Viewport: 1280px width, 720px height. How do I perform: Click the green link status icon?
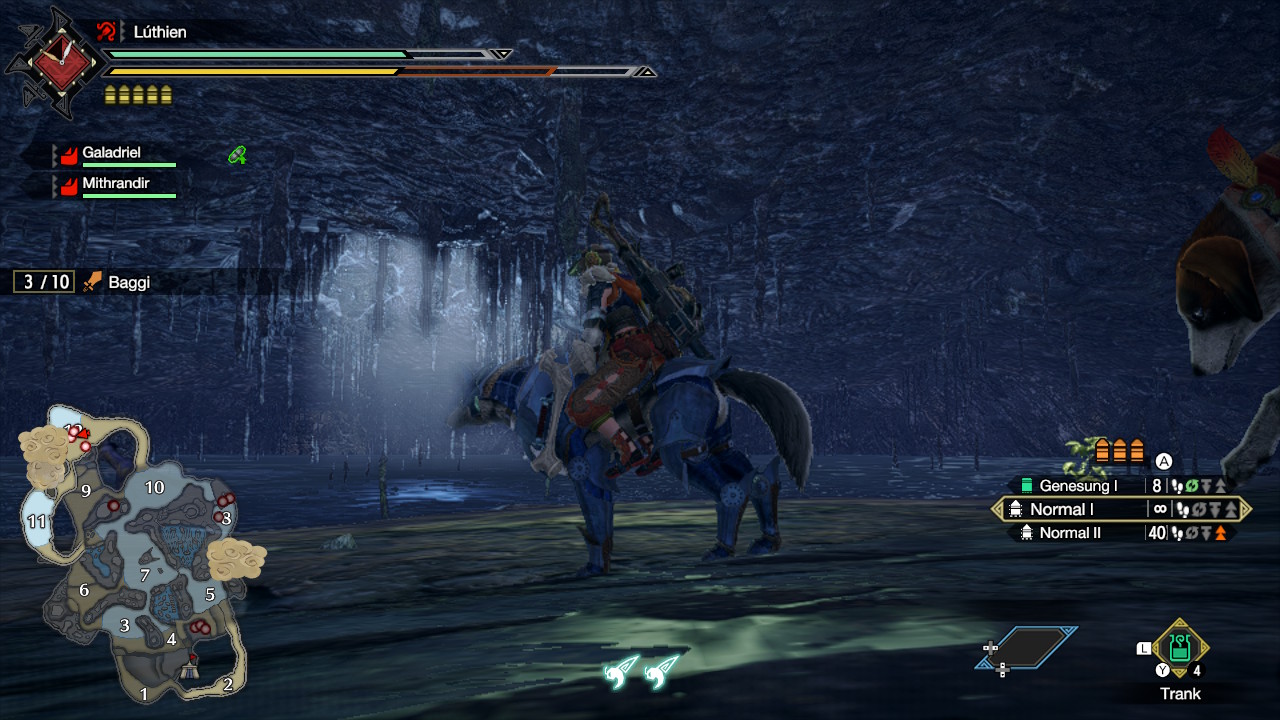(x=237, y=154)
